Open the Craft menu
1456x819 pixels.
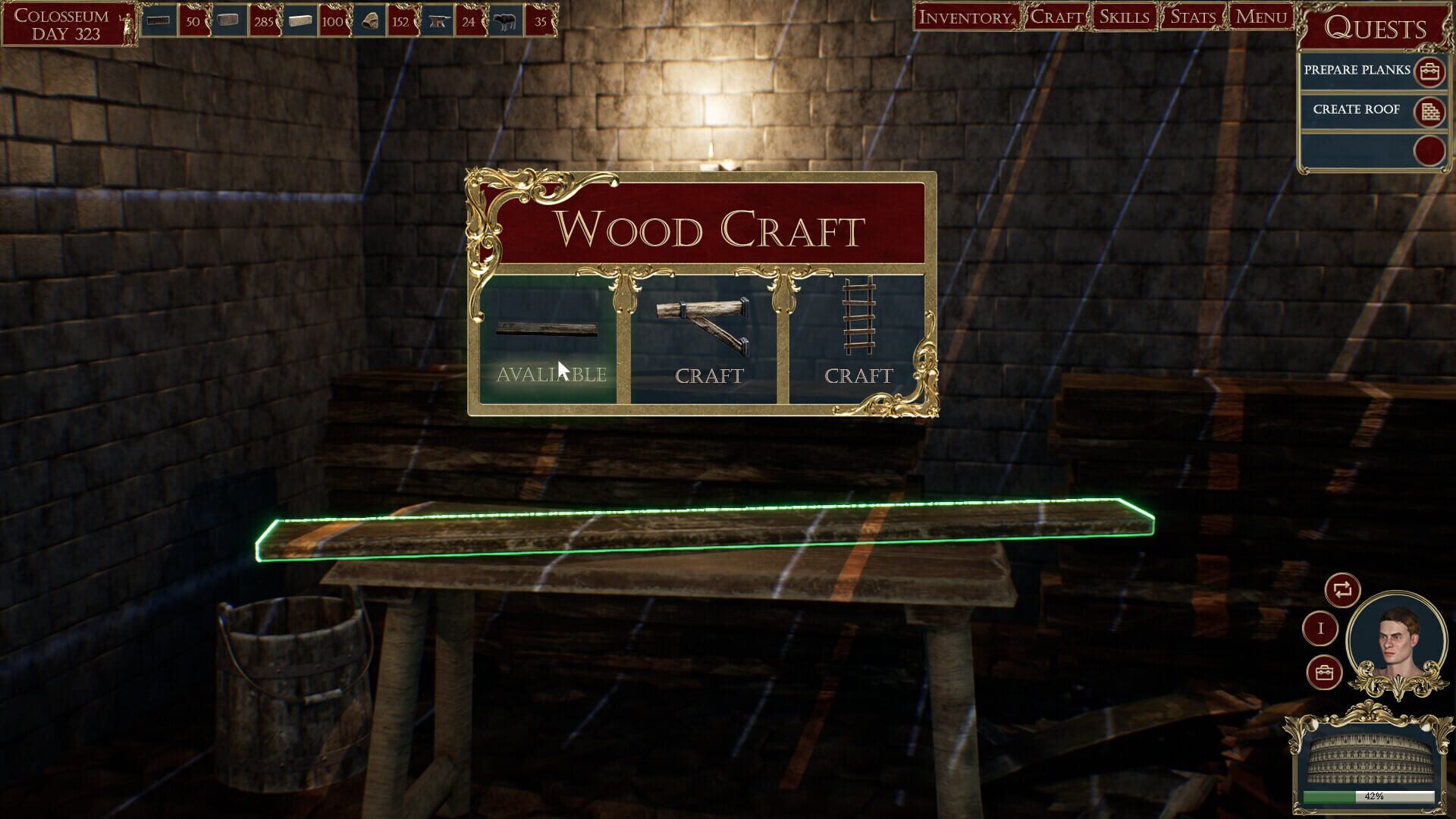tap(1054, 15)
